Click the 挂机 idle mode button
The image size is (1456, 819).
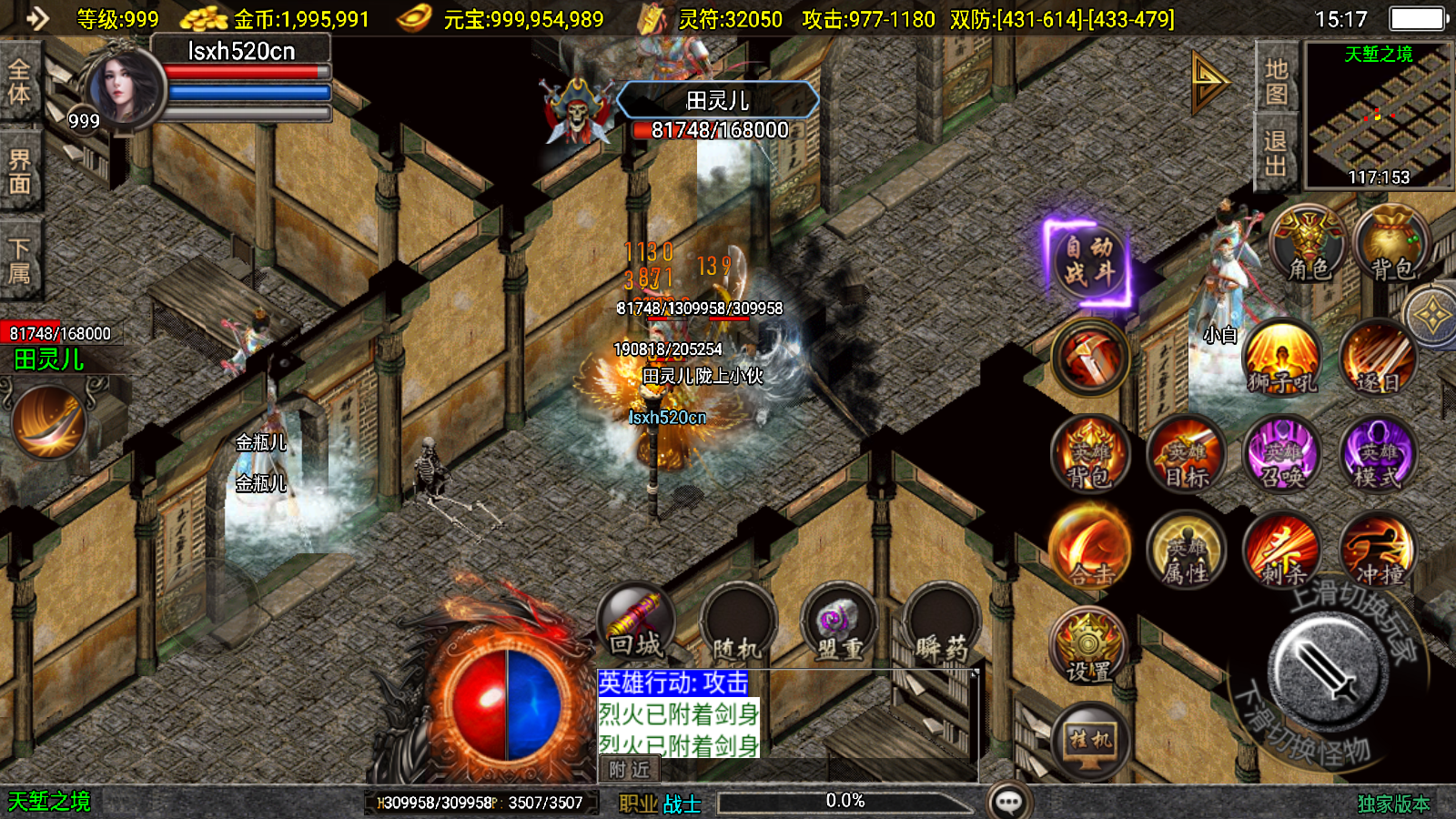pos(1089,740)
